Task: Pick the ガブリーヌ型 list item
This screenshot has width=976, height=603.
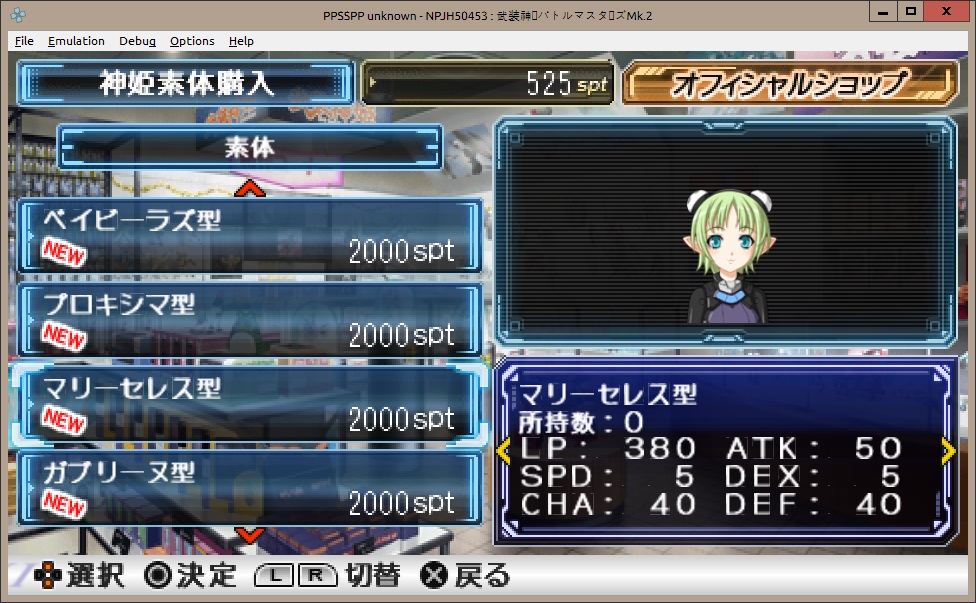Action: tap(249, 487)
